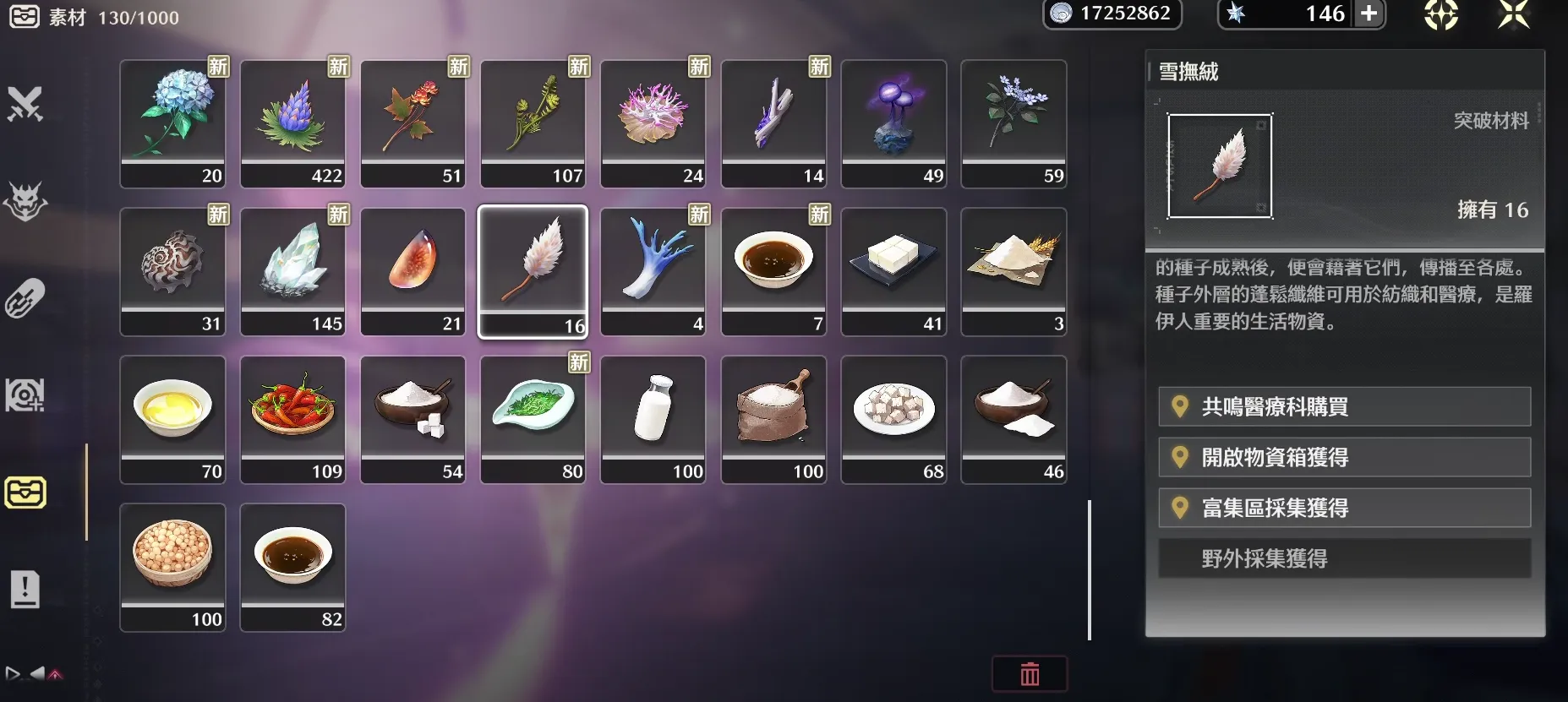Pick the milk bottle ingredient slot
Image resolution: width=1568 pixels, height=702 pixels.
653,419
